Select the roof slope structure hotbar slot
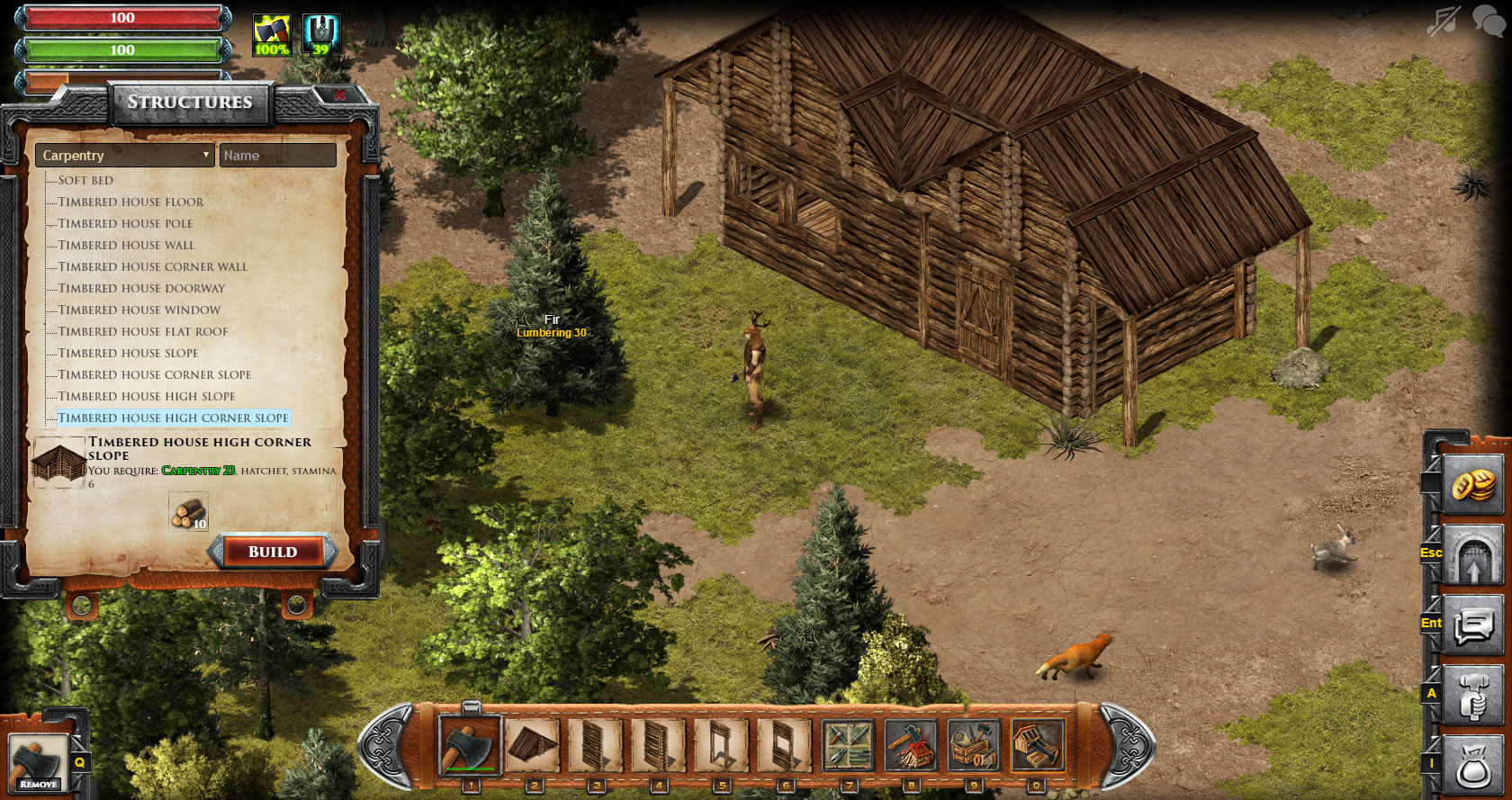The width and height of the screenshot is (1512, 800). pyautogui.click(x=533, y=745)
